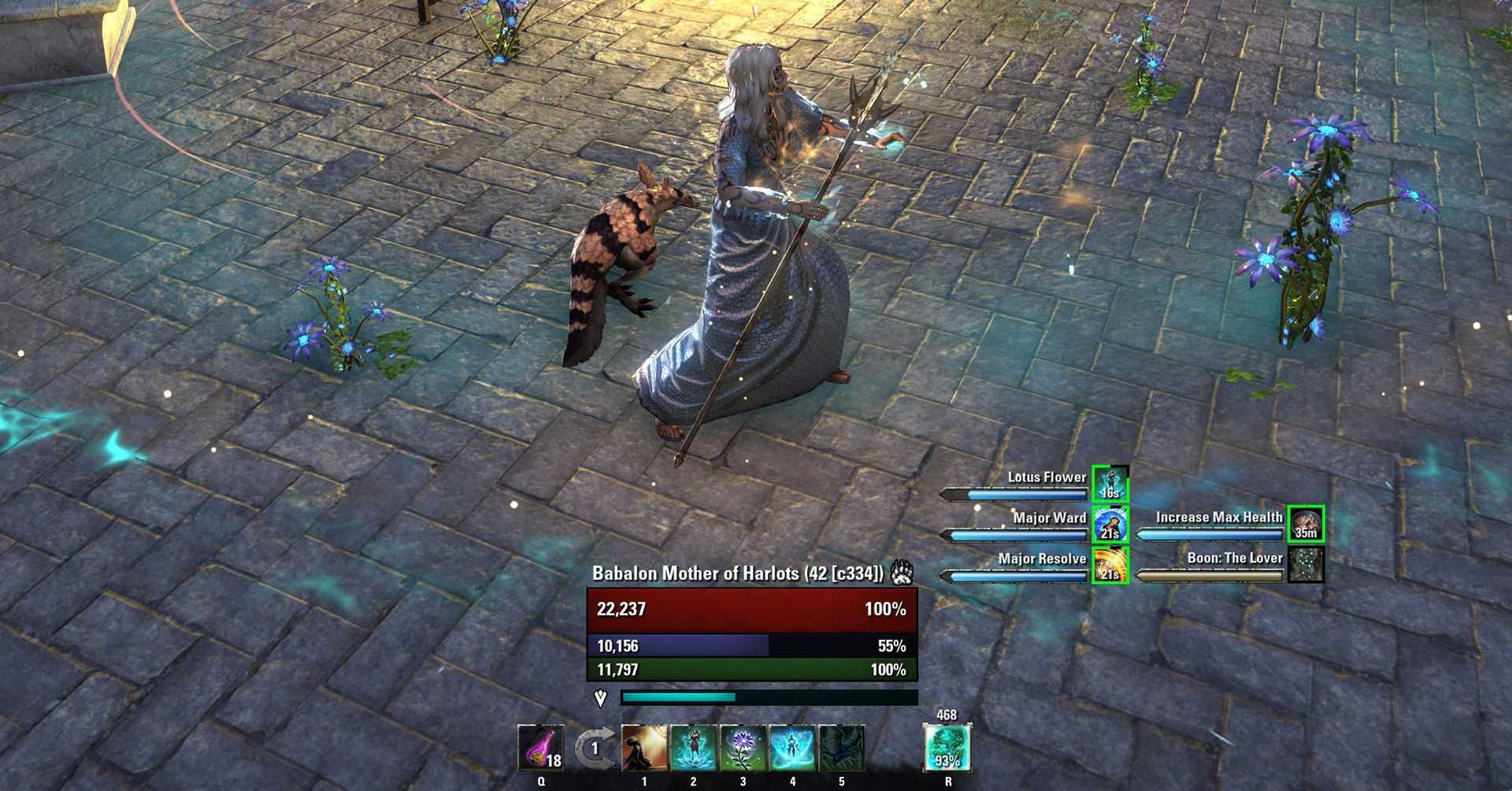Image resolution: width=1512 pixels, height=791 pixels.
Task: Cast the Lotus Flower ability
Action: 693,748
